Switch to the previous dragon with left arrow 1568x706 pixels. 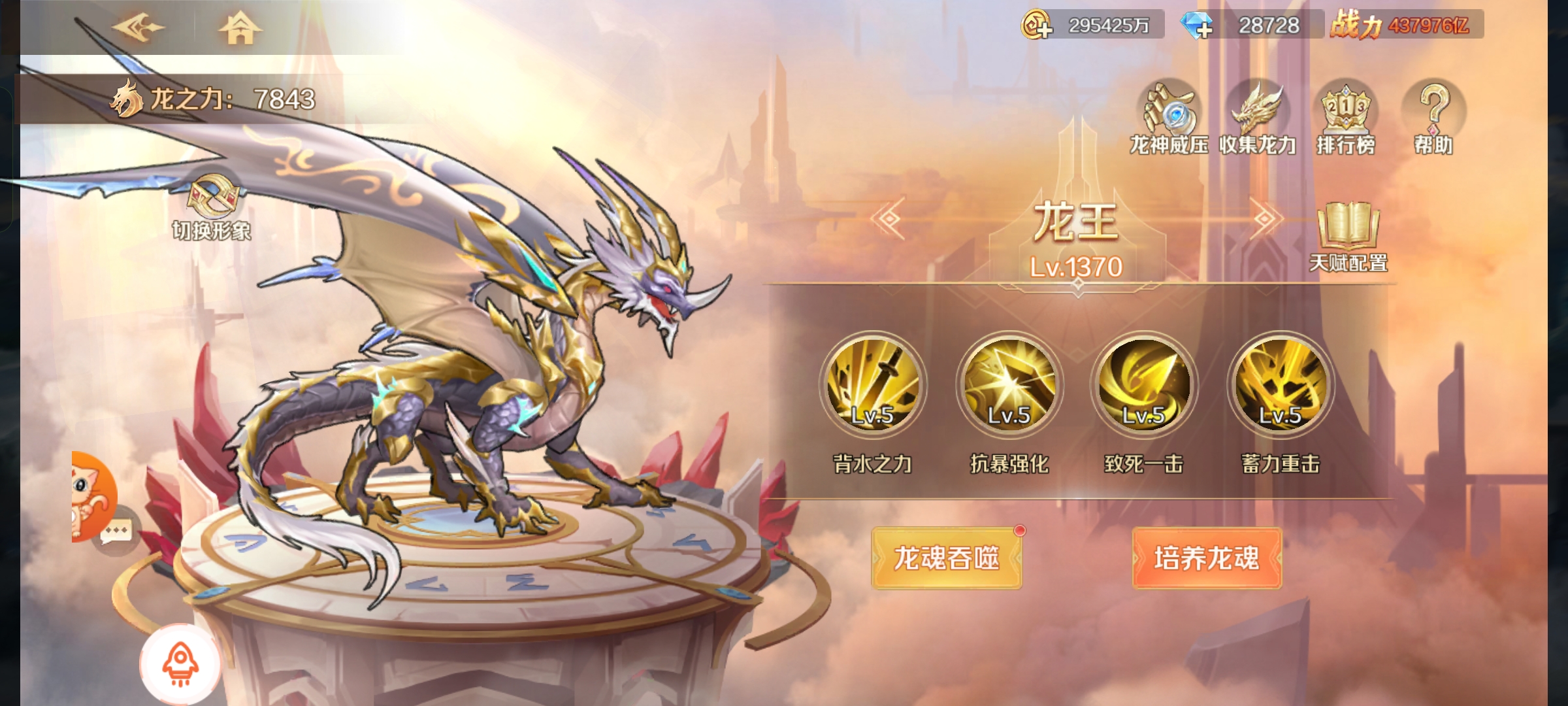pyautogui.click(x=889, y=218)
